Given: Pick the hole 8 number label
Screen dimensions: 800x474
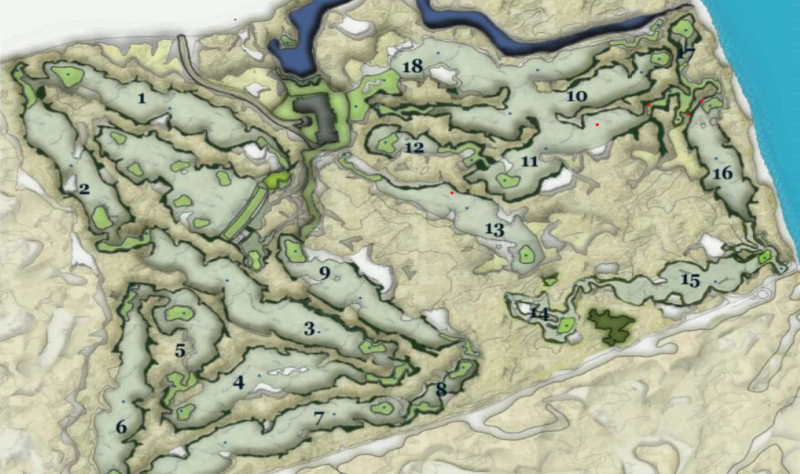Looking at the screenshot, I should click(x=441, y=389).
